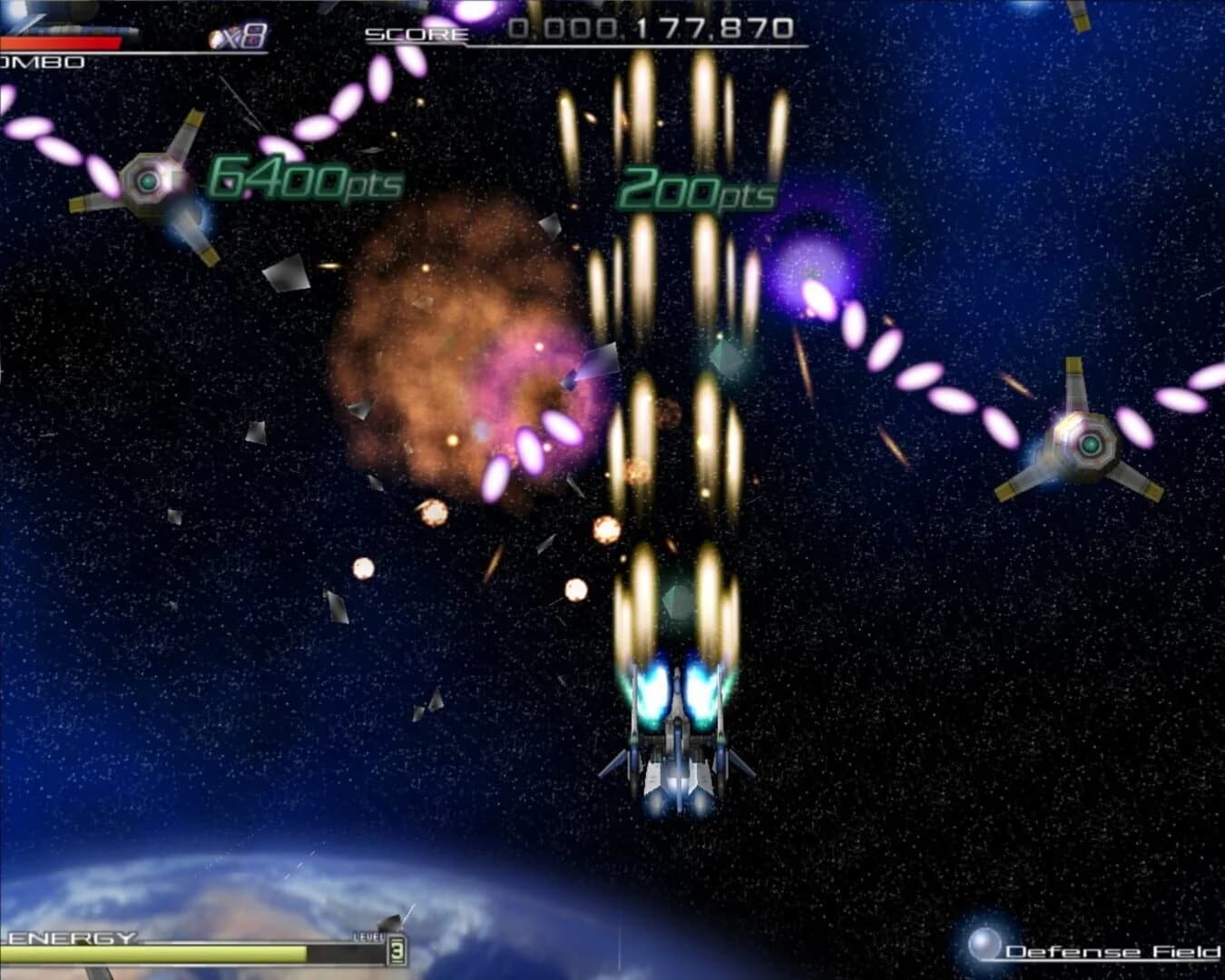
Task: Expand the 6400pts score popup
Action: [x=302, y=181]
